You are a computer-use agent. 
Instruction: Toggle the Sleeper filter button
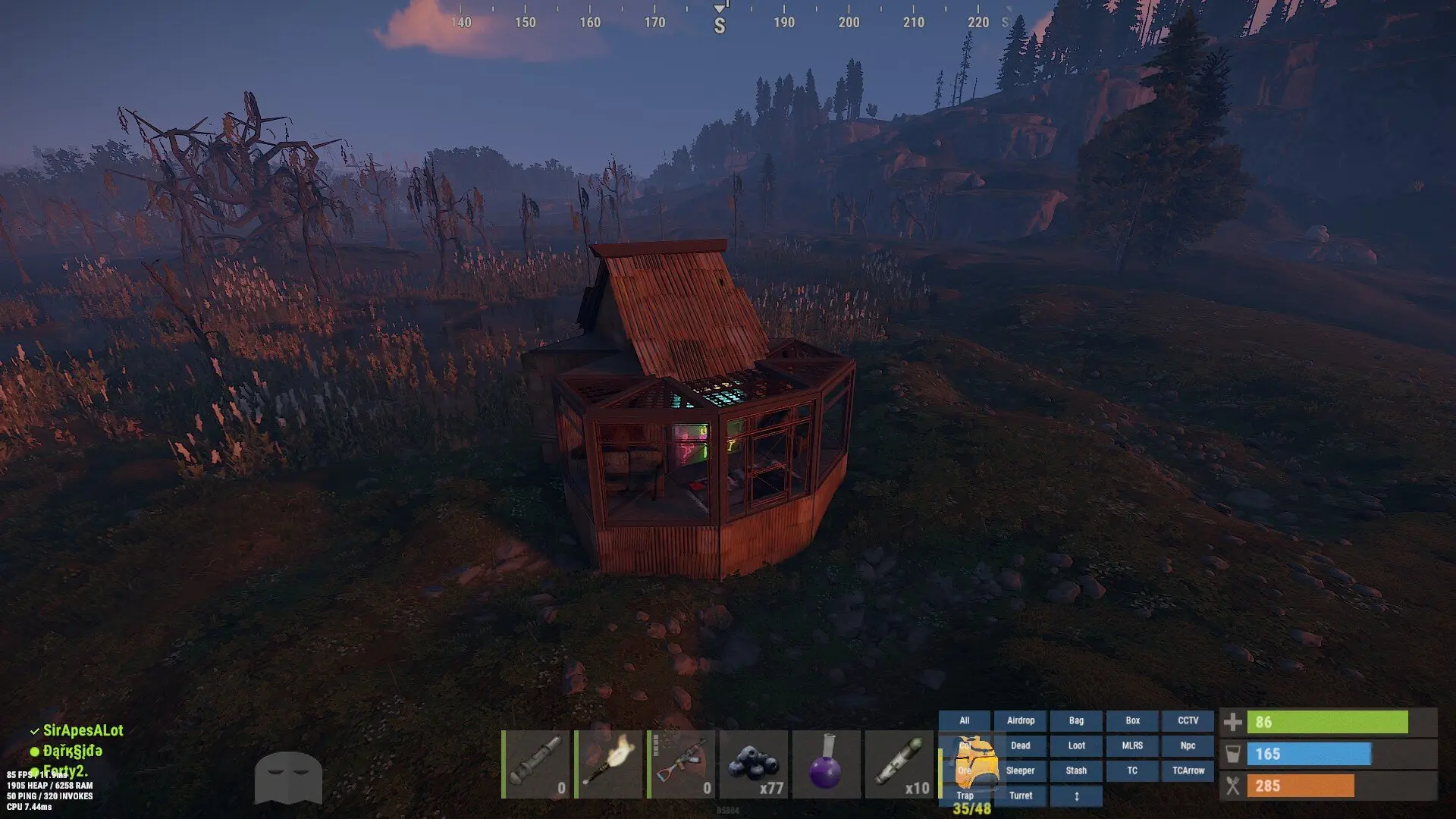coord(1020,770)
